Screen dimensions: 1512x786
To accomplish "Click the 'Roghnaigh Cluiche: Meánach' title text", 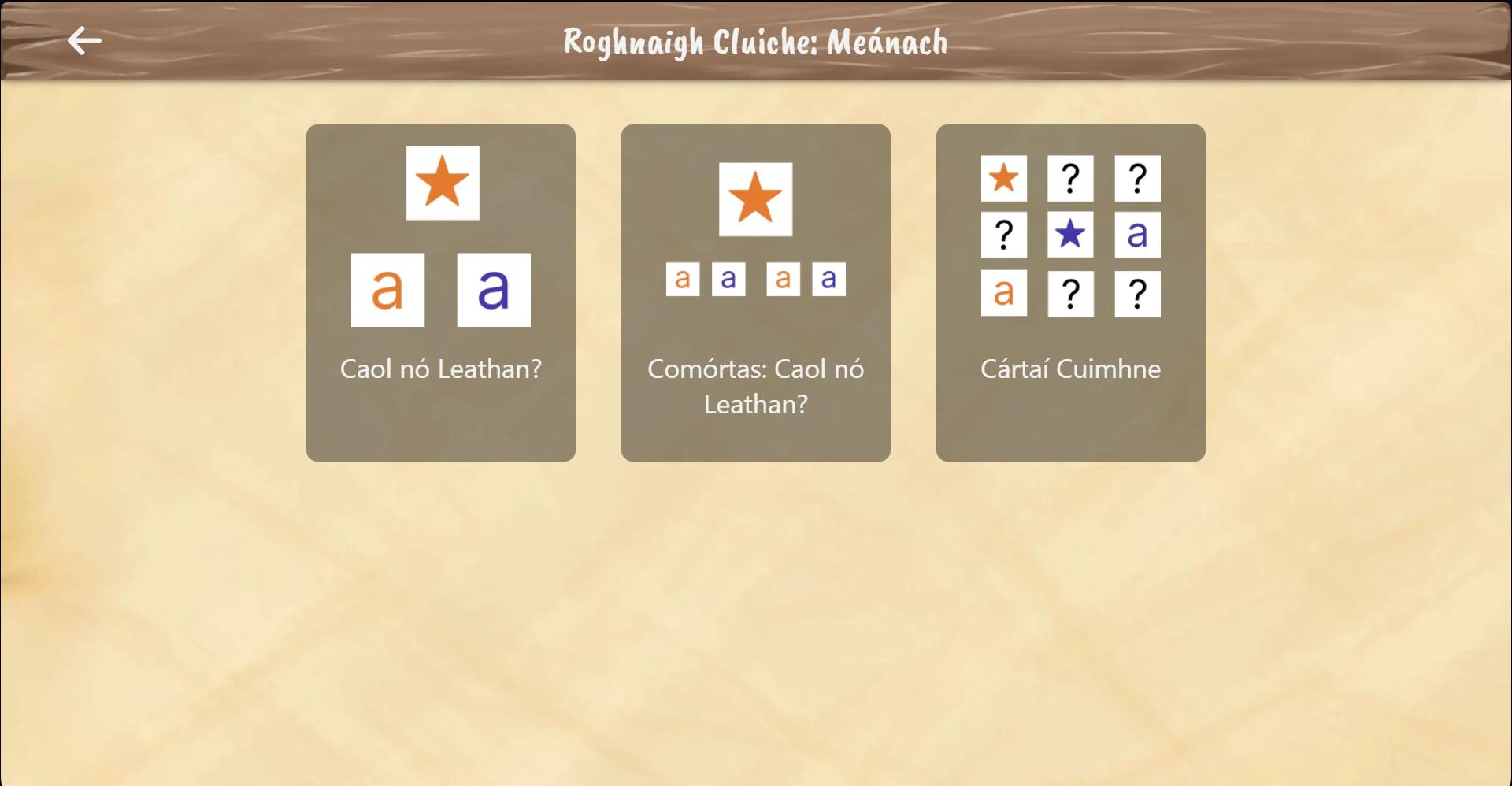I will point(755,43).
